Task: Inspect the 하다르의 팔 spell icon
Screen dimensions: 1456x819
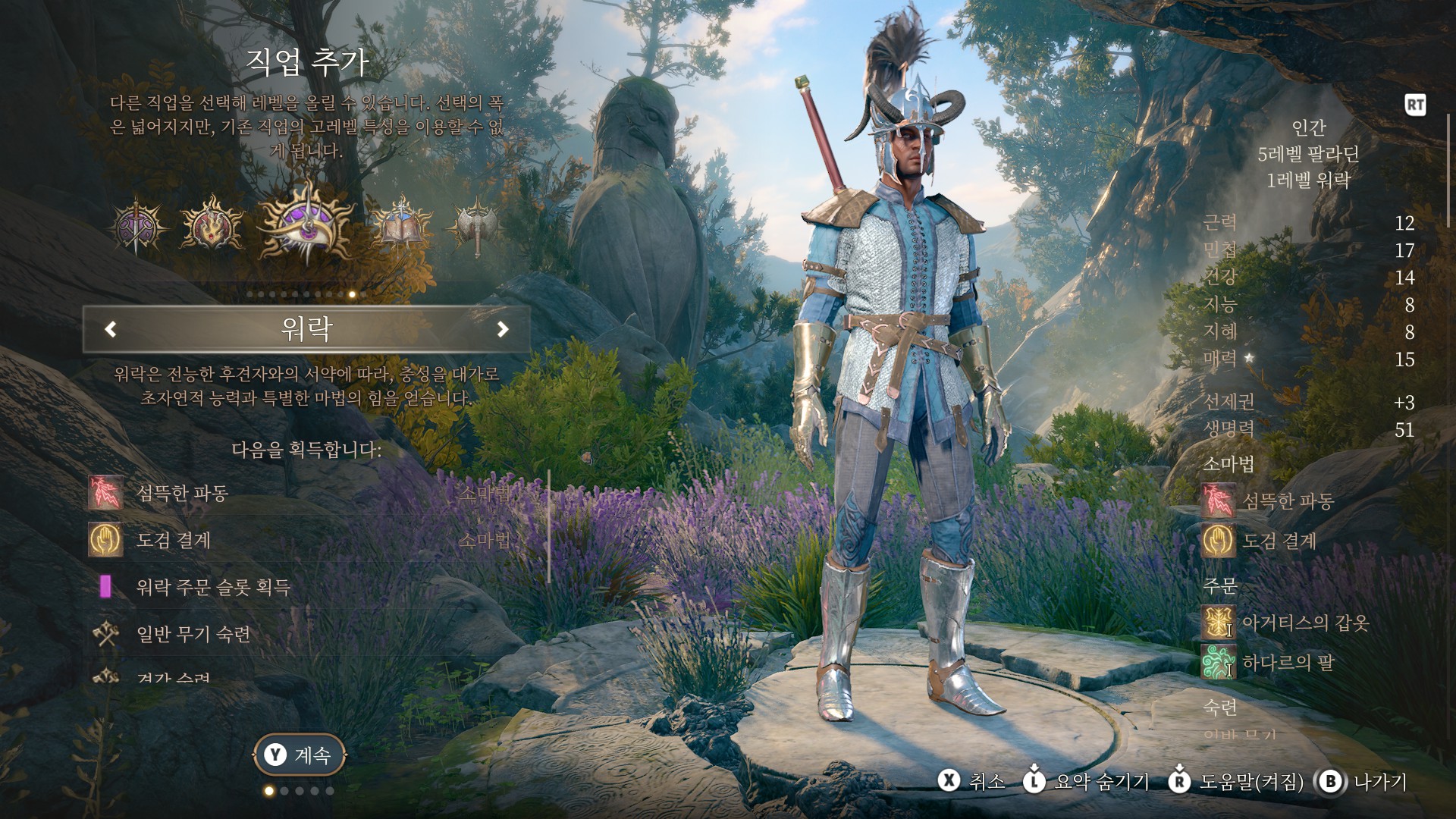Action: click(x=1218, y=663)
